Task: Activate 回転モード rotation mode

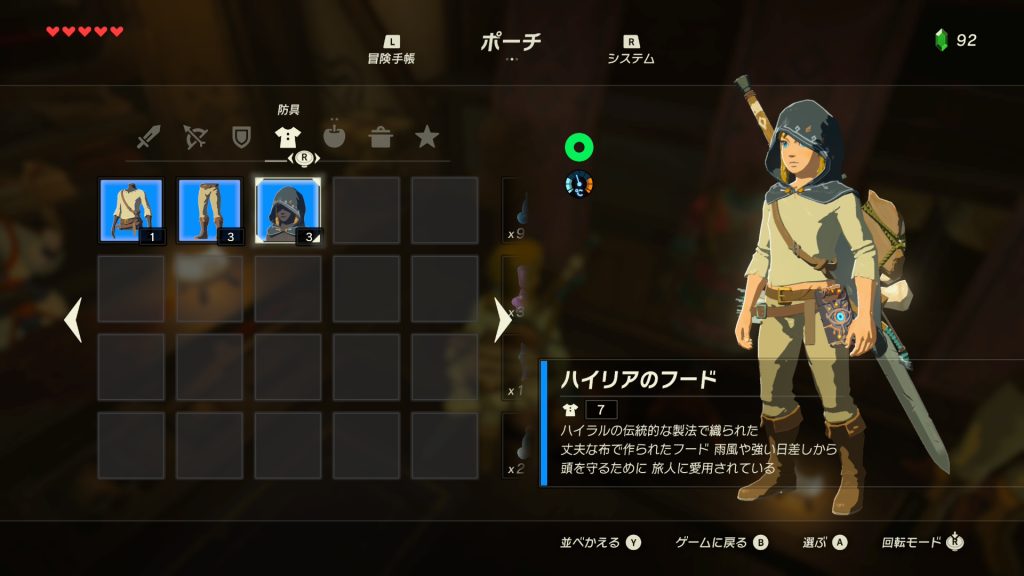Action: pos(923,543)
